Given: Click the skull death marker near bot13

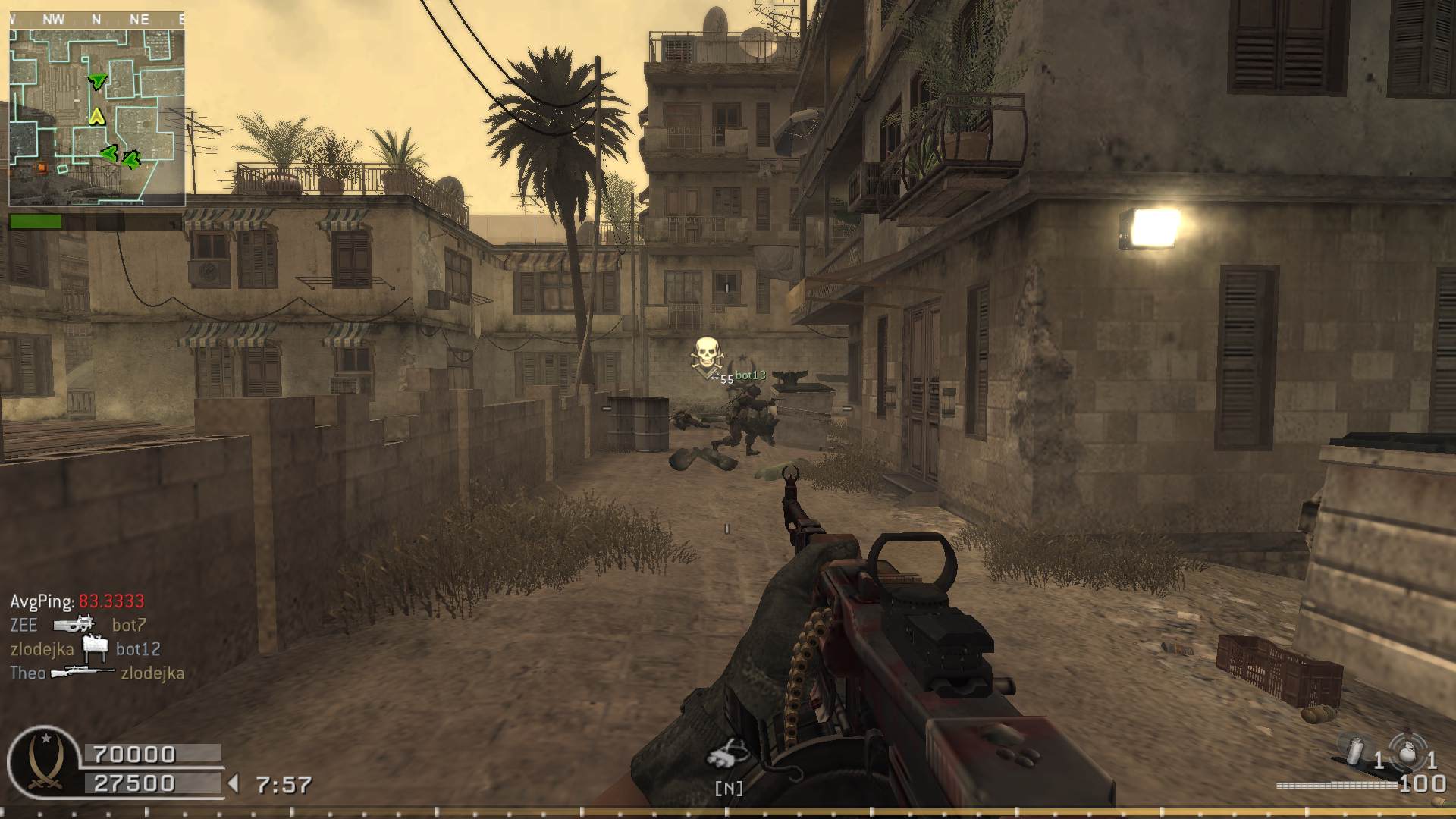Looking at the screenshot, I should point(707,355).
